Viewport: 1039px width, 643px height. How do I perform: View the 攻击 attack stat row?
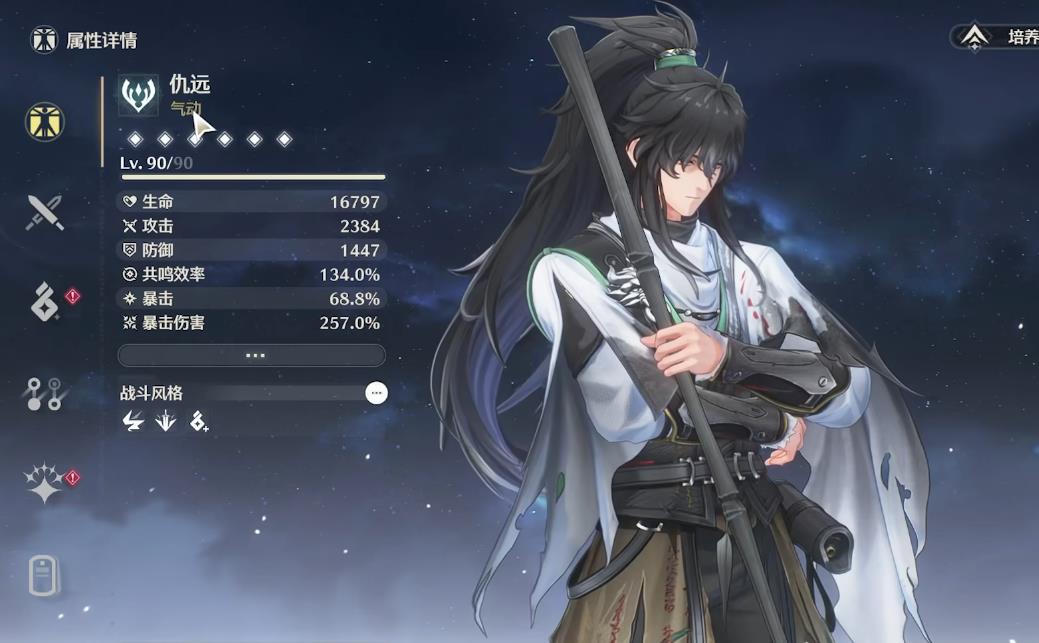(251, 226)
